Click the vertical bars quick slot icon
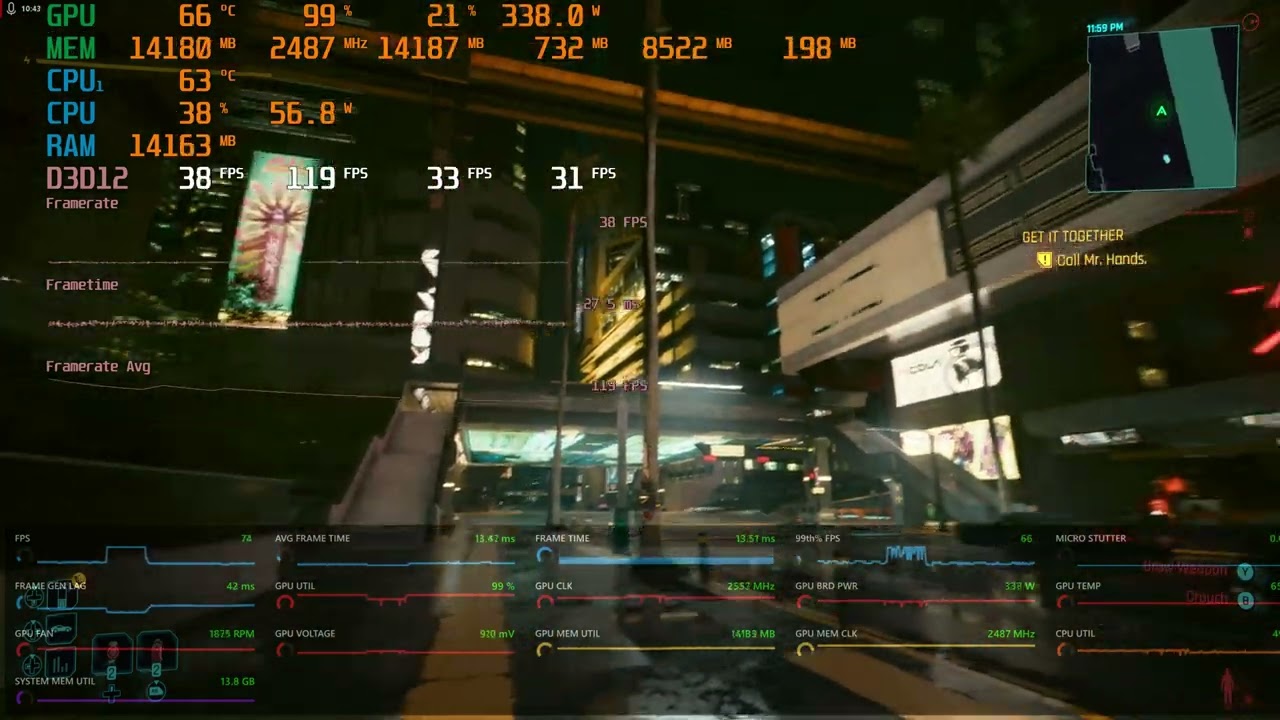This screenshot has height=720, width=1280. [60, 663]
